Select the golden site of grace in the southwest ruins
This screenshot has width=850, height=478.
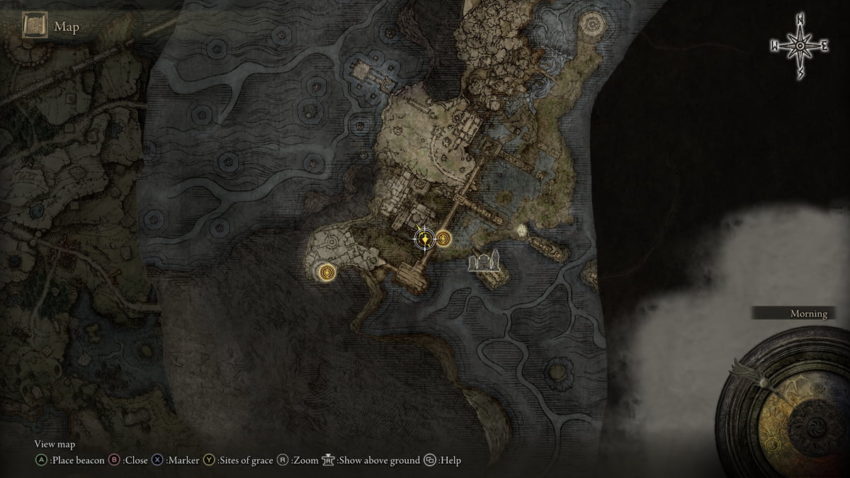coord(325,271)
